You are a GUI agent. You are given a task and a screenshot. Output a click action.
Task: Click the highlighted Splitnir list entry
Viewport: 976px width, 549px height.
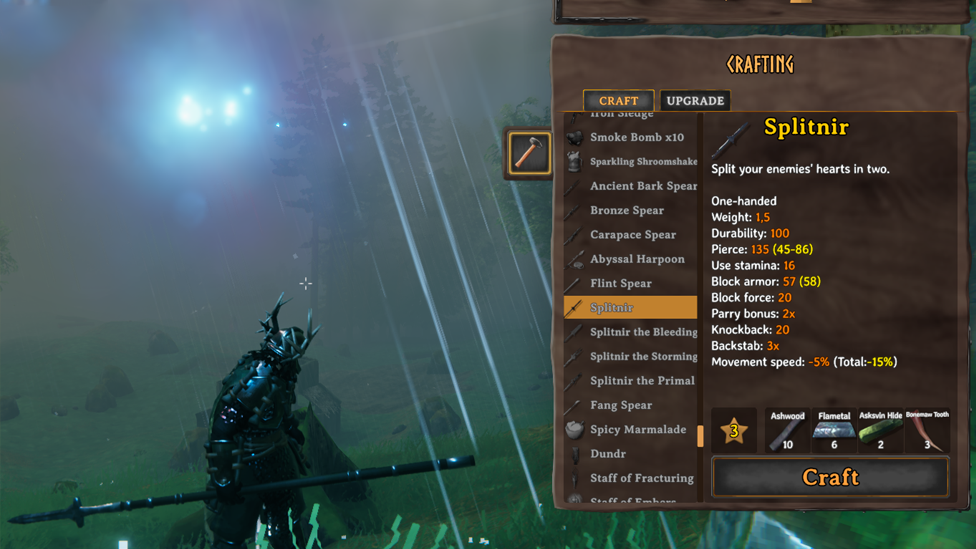[630, 308]
